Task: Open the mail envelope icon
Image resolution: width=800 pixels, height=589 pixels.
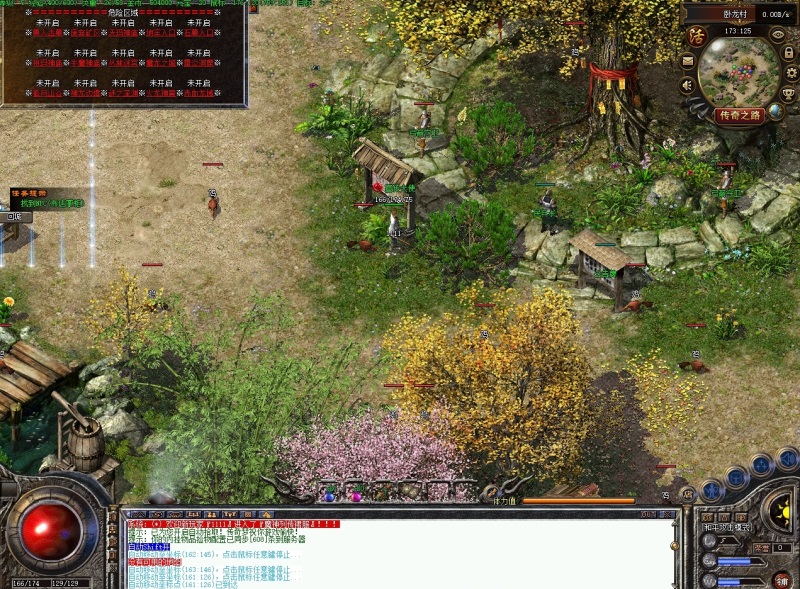Action: 688,61
